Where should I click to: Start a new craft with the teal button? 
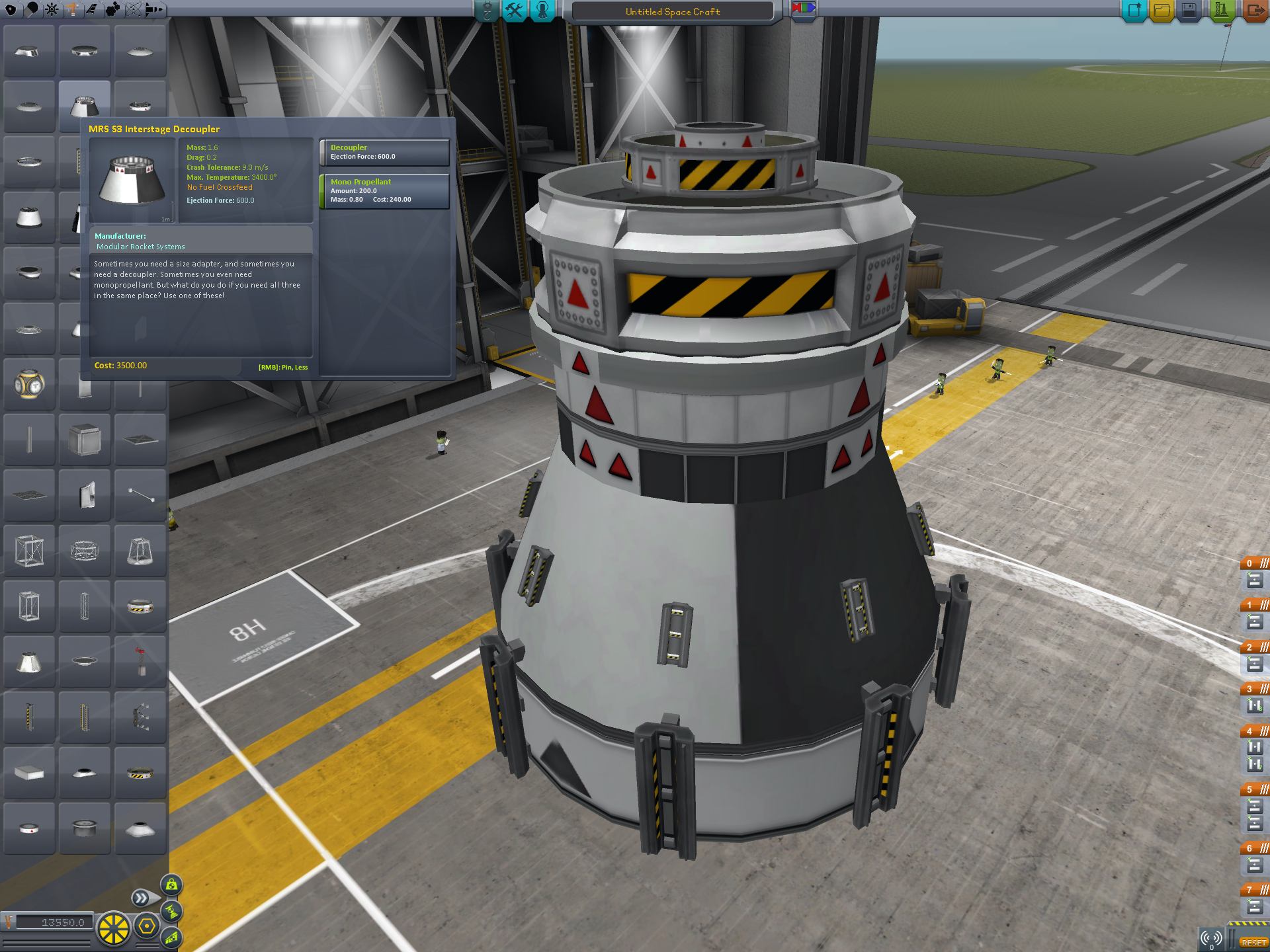(1134, 11)
